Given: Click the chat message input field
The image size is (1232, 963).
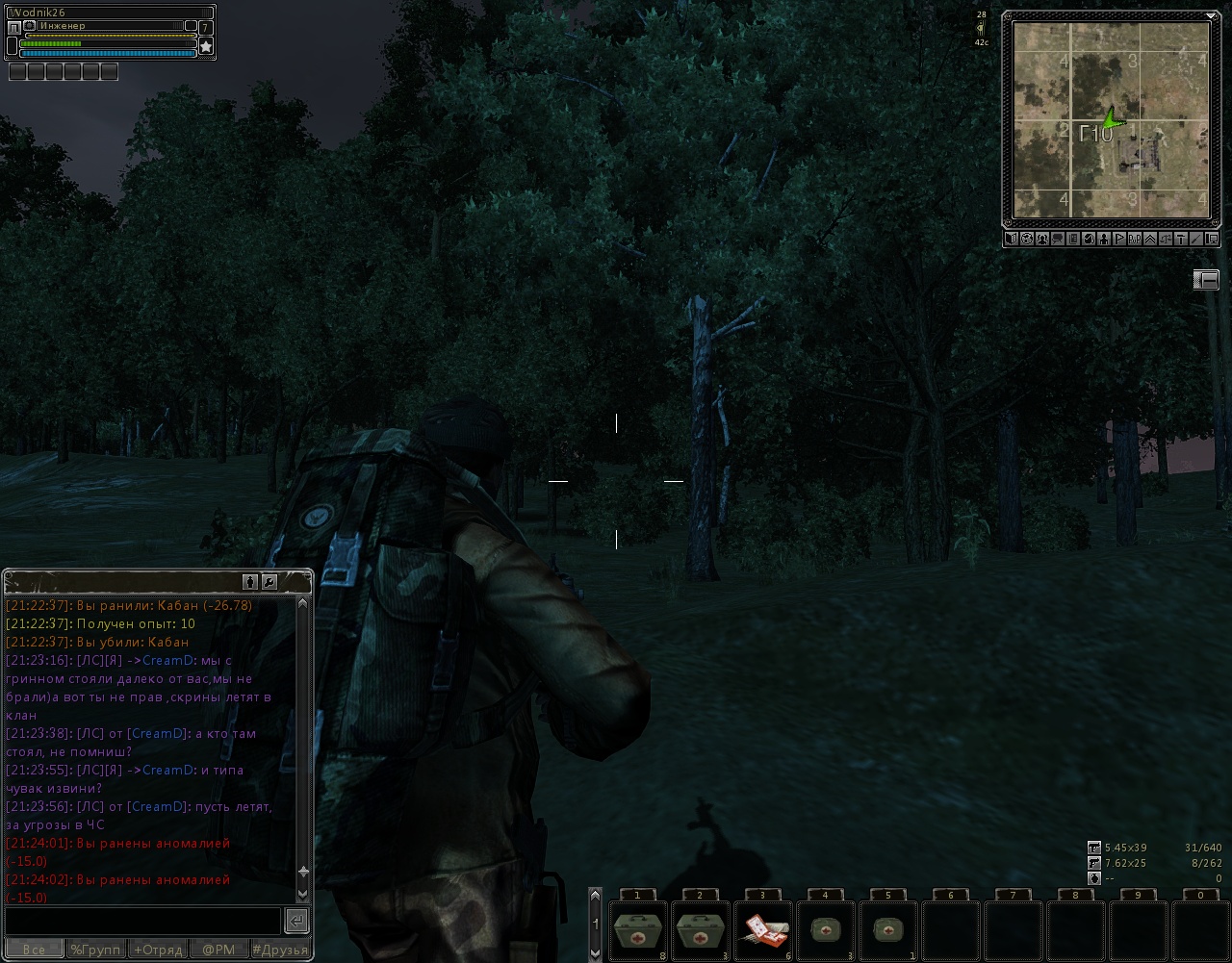Looking at the screenshot, I should 142,921.
